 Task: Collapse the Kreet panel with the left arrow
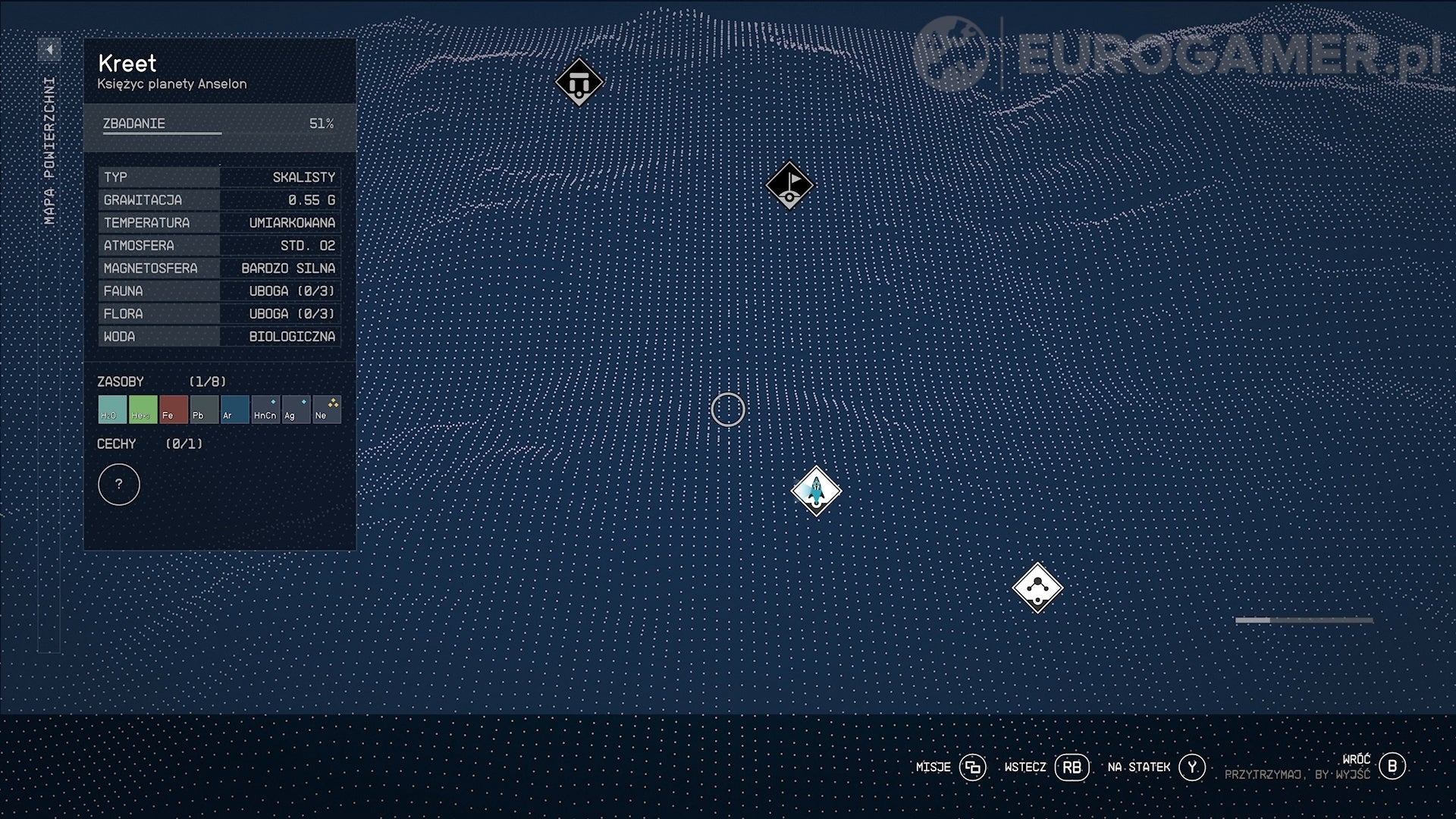click(50, 50)
